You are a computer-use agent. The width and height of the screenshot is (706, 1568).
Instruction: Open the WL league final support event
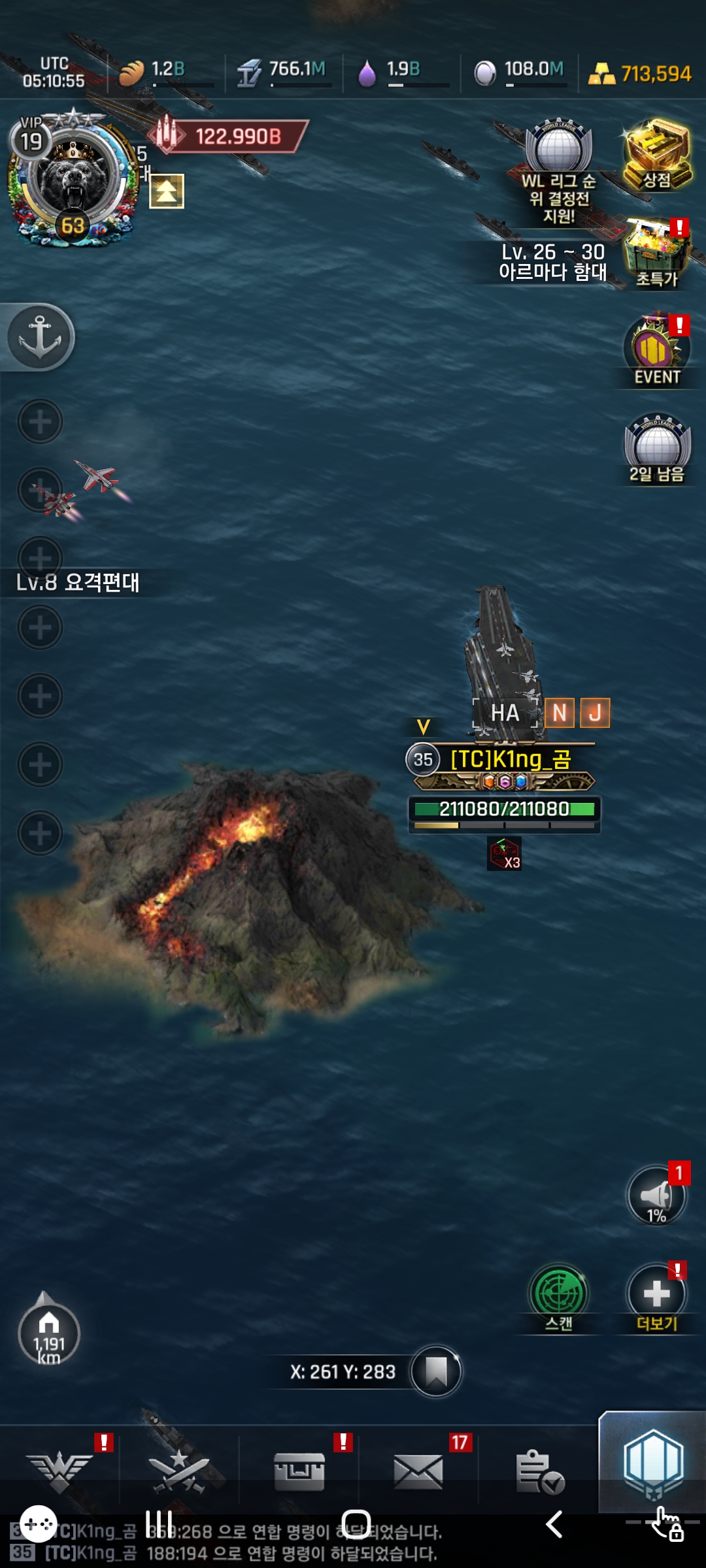[x=559, y=171]
